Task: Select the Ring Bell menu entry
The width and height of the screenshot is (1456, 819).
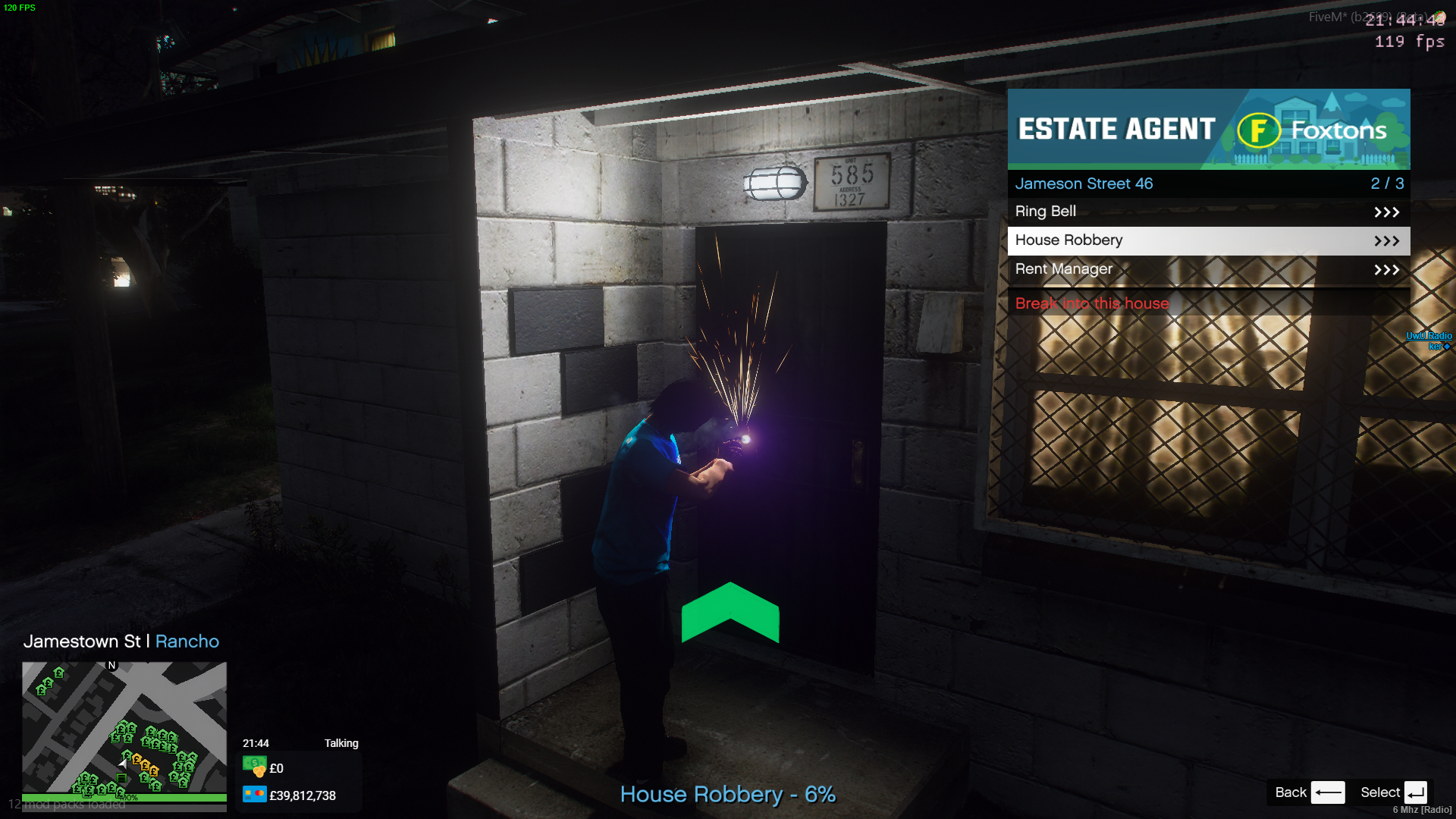Action: pos(1207,212)
